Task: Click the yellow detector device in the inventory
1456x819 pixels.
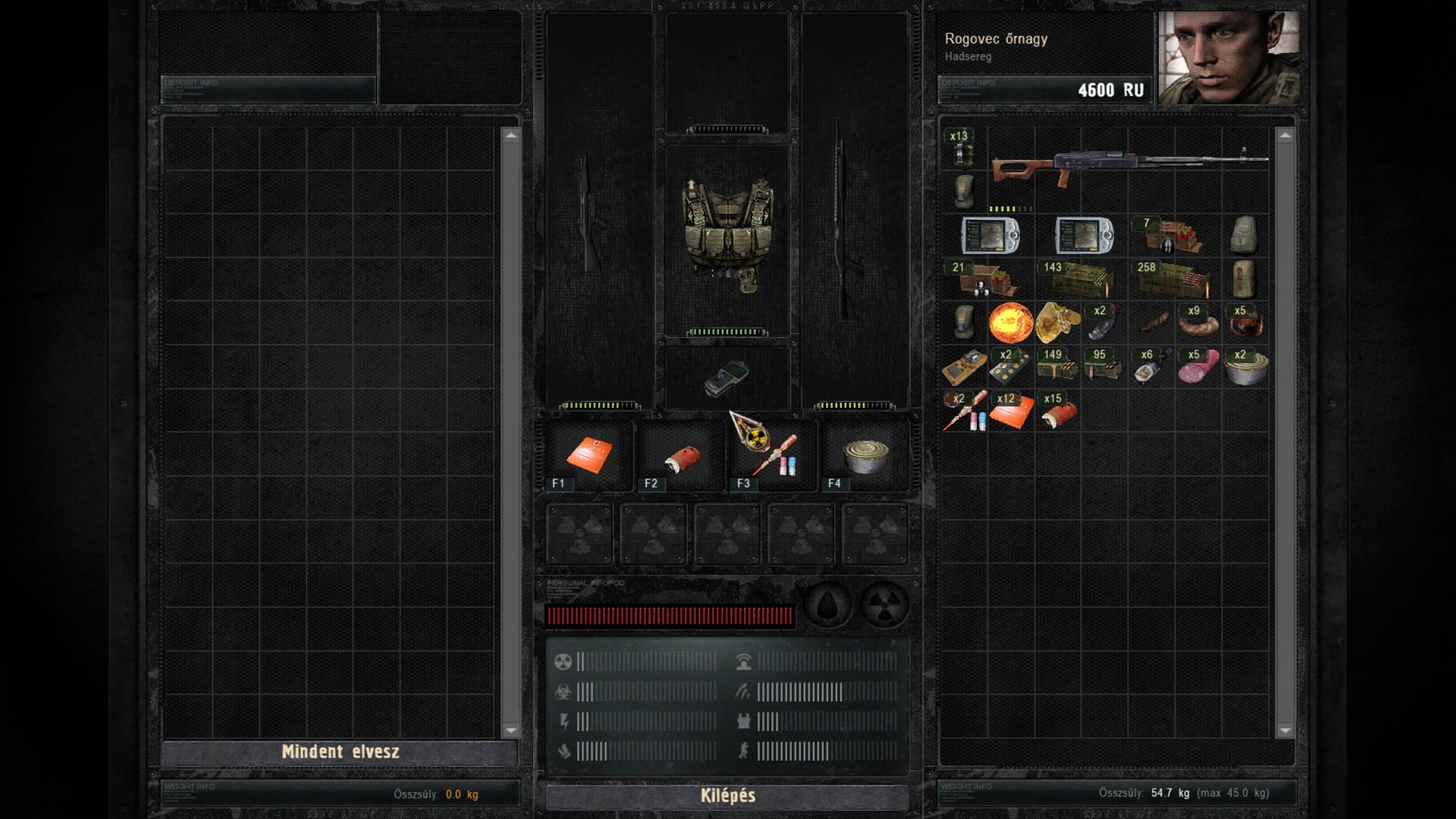Action: [x=964, y=367]
